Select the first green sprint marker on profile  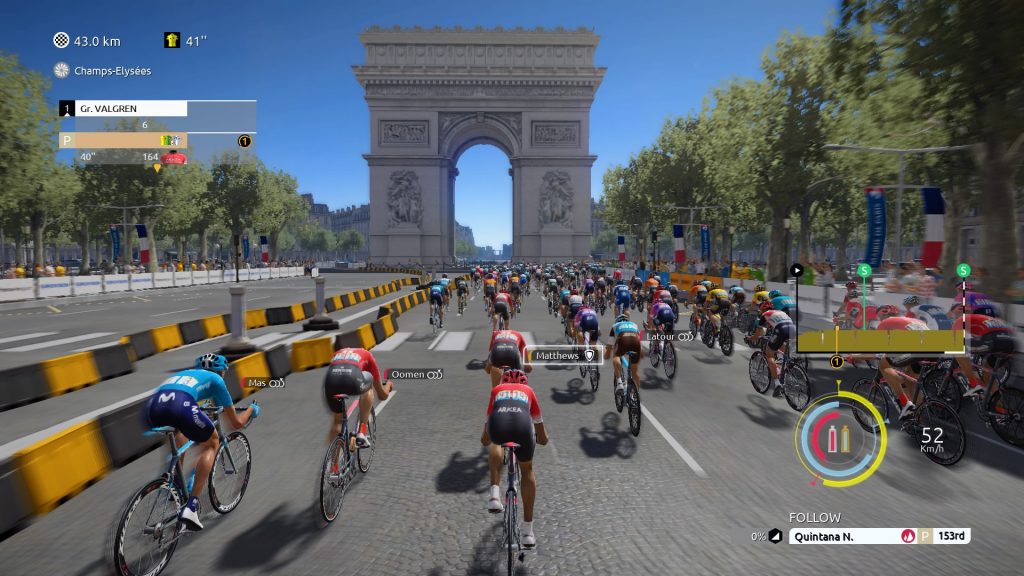click(864, 270)
